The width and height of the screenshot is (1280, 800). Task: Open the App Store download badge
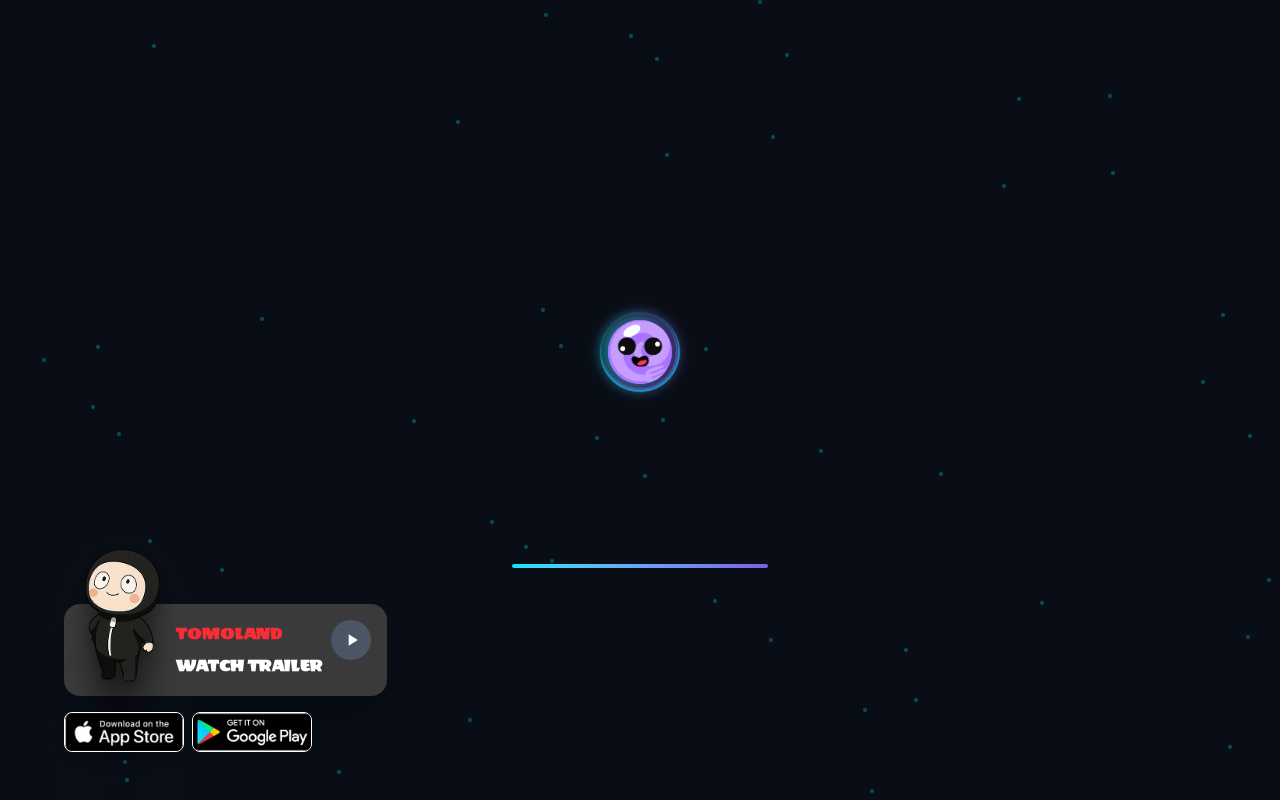(x=124, y=732)
